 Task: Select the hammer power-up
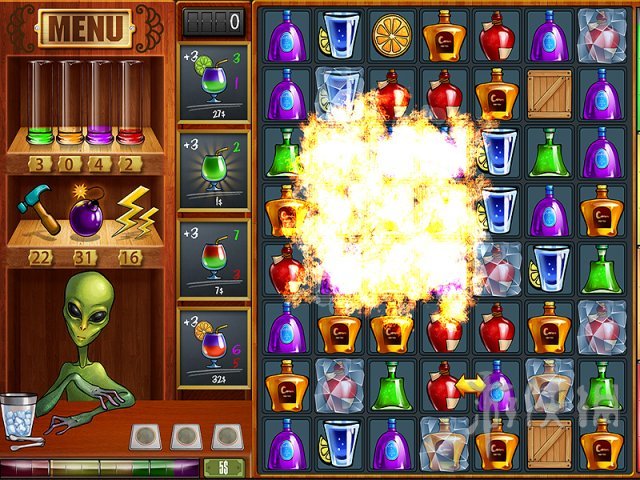point(38,209)
